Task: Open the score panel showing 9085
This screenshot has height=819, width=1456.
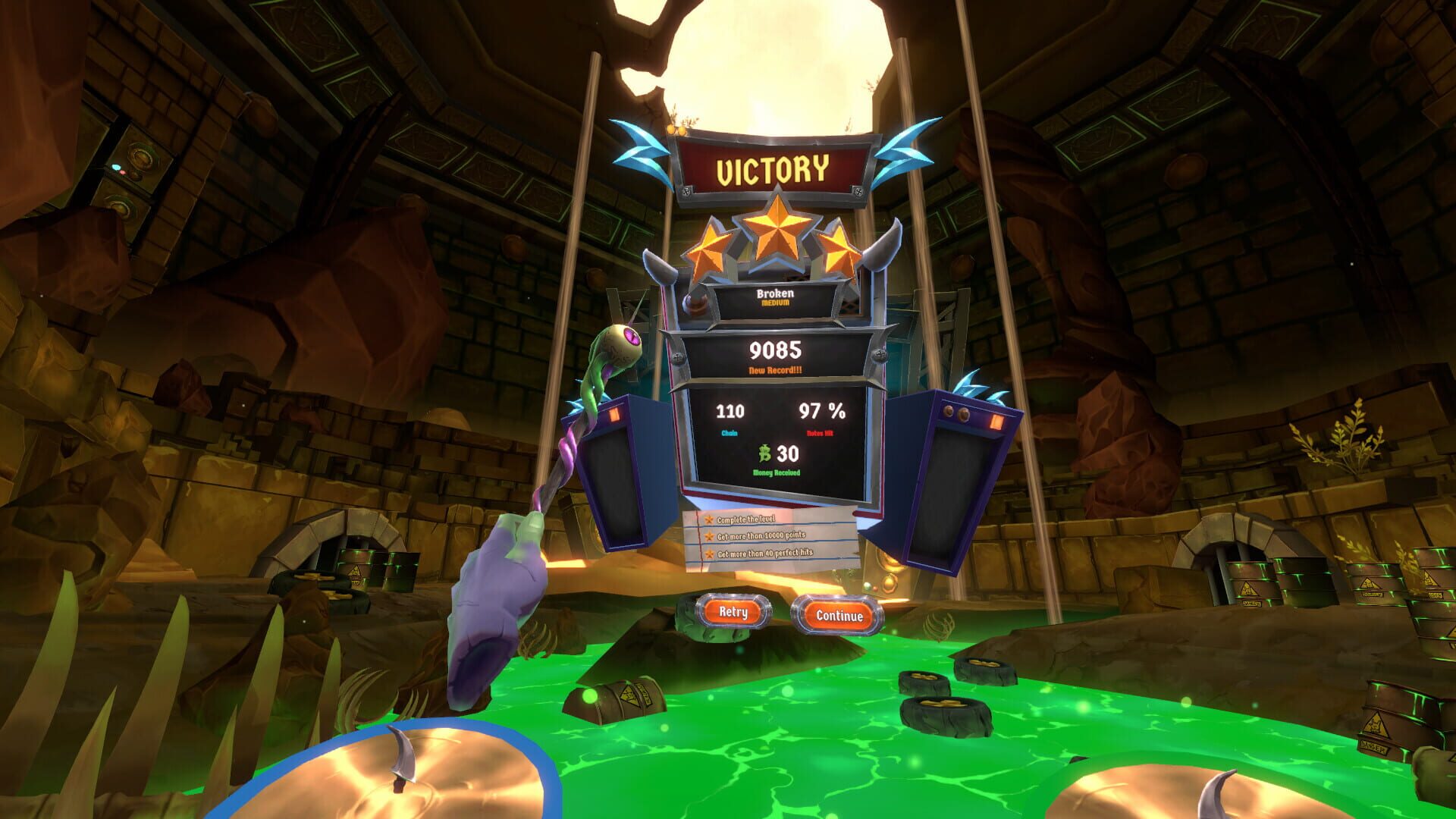Action: point(775,351)
